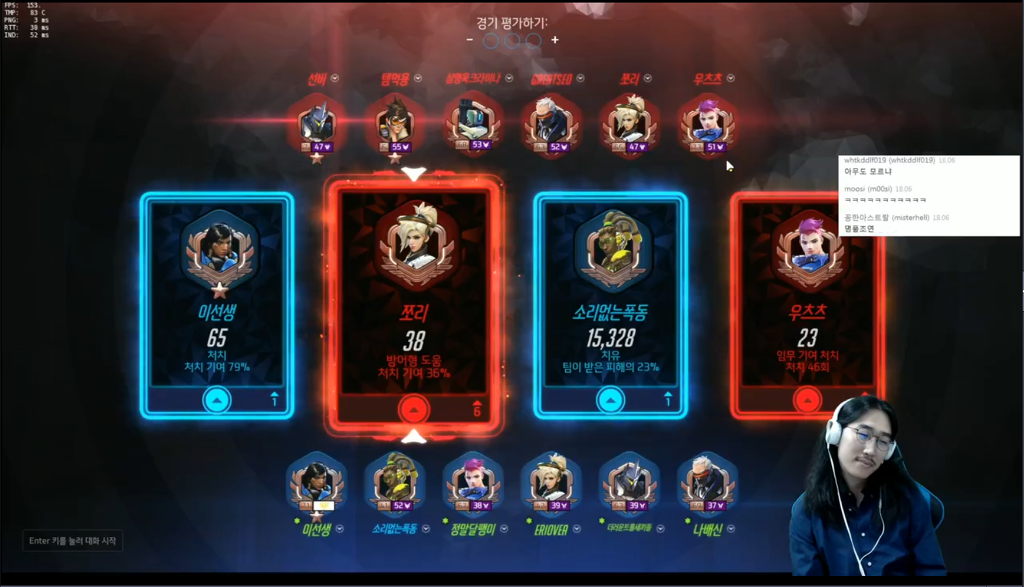Open dropdown next to teammate ERIOVER

coord(574,528)
